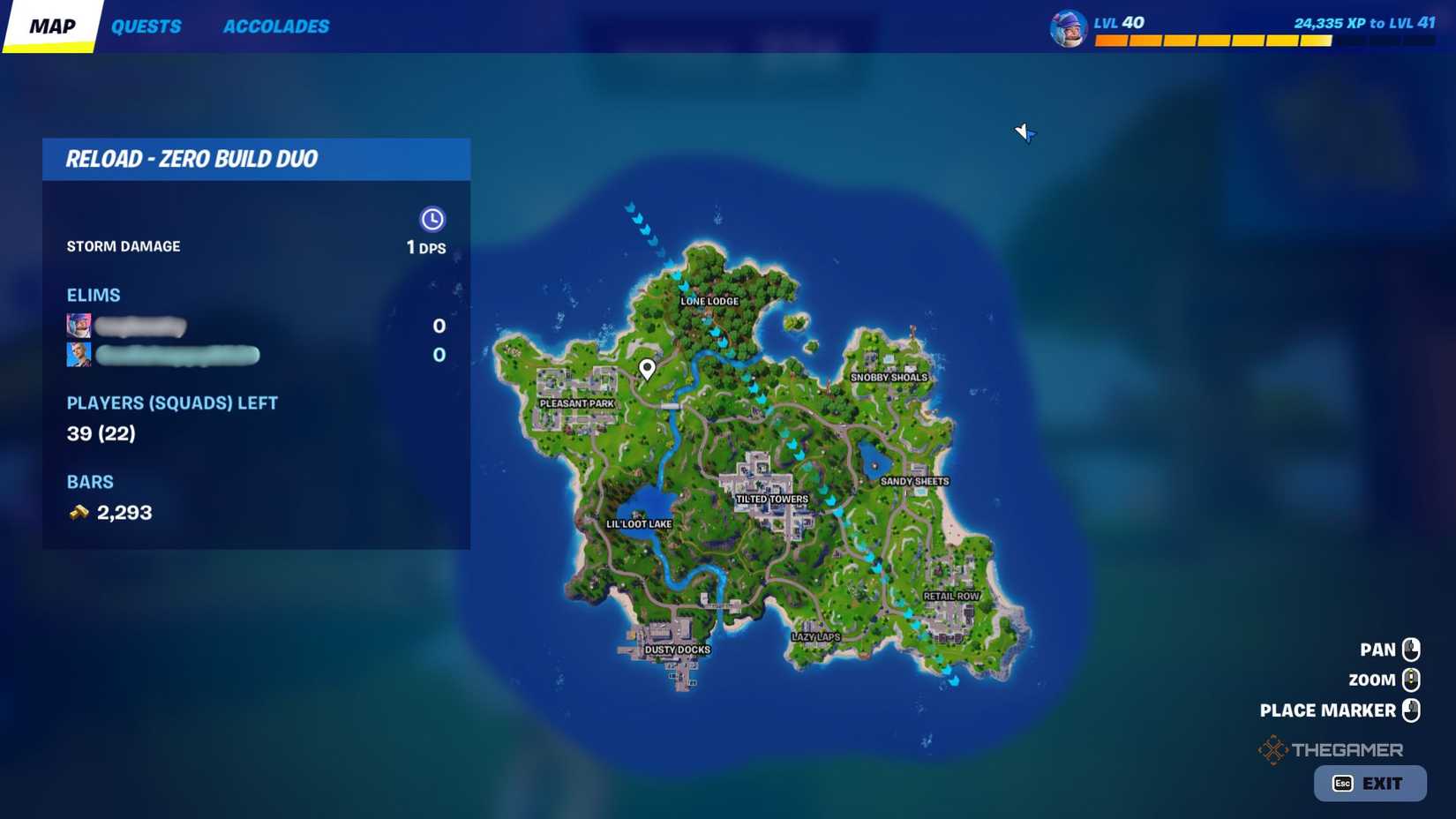Select Tilted Towers on the map

[772, 499]
